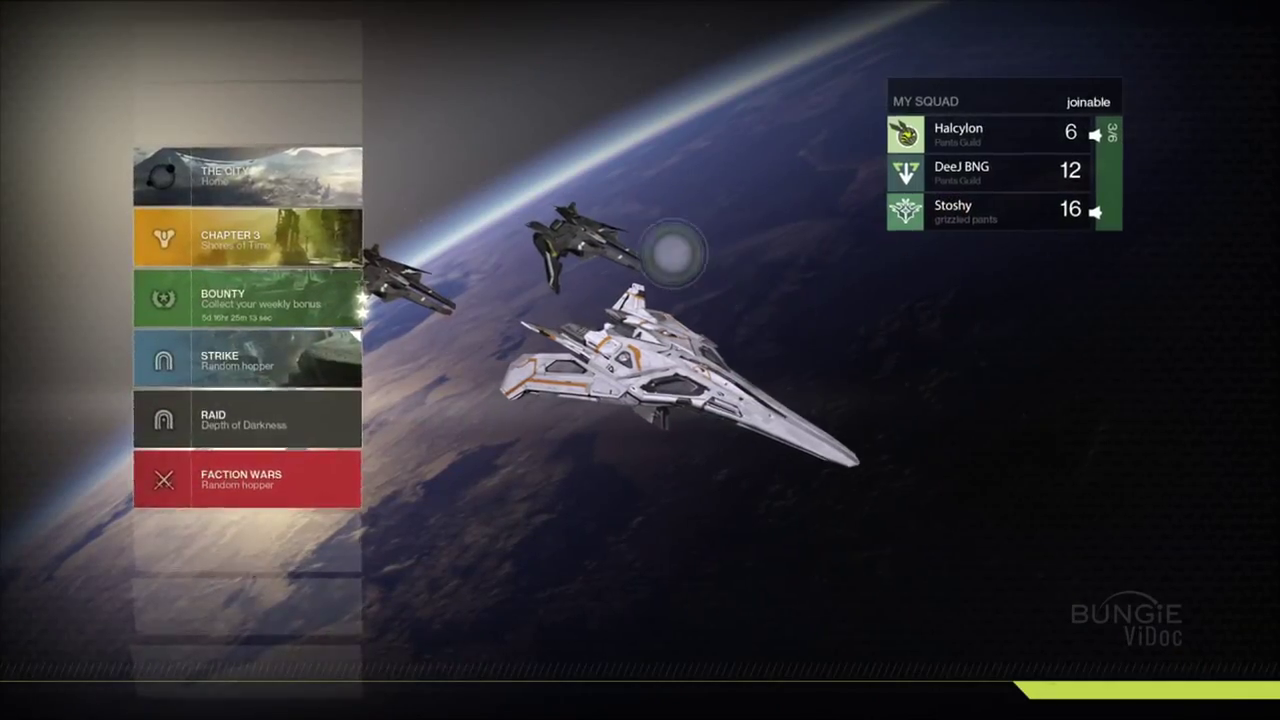Image resolution: width=1280 pixels, height=720 pixels.
Task: Enter Faction Wars random hopper
Action: 247,479
